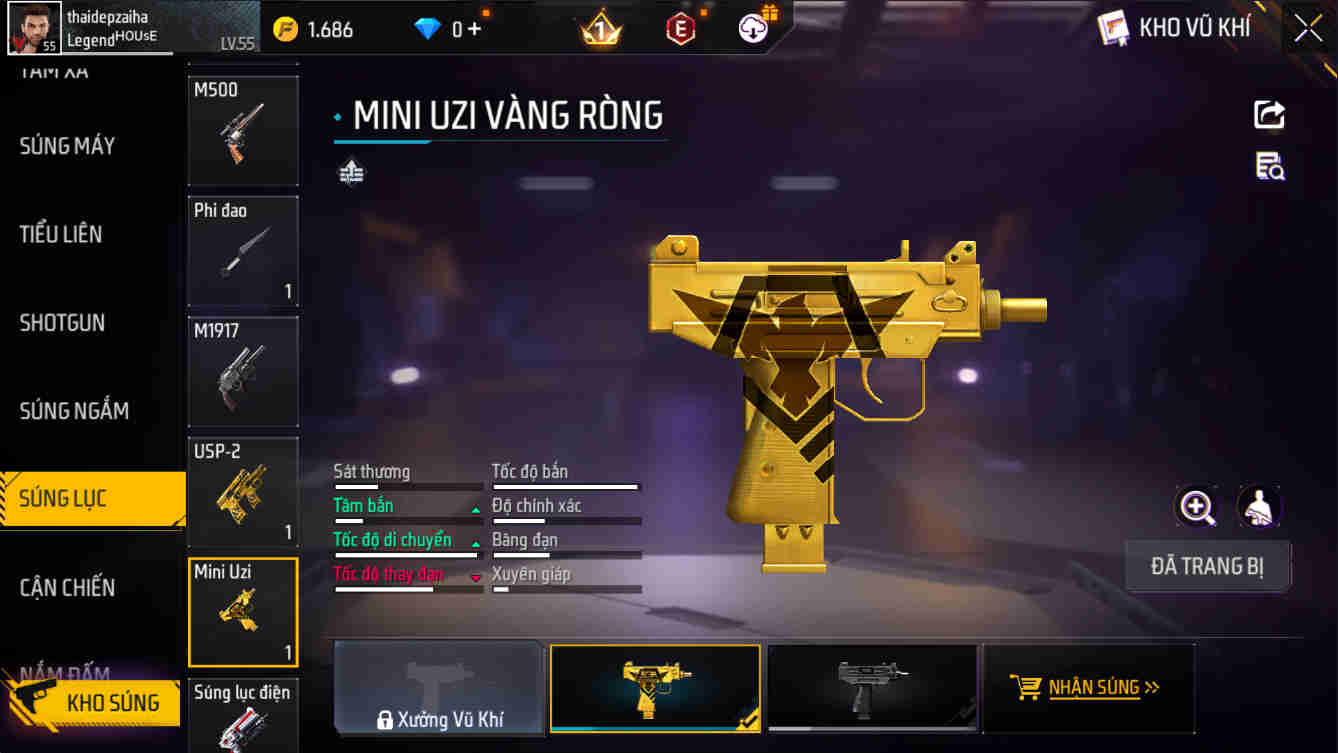Open NHẬN SÚNG to get guns
The height and width of the screenshot is (753, 1338).
click(1088, 688)
